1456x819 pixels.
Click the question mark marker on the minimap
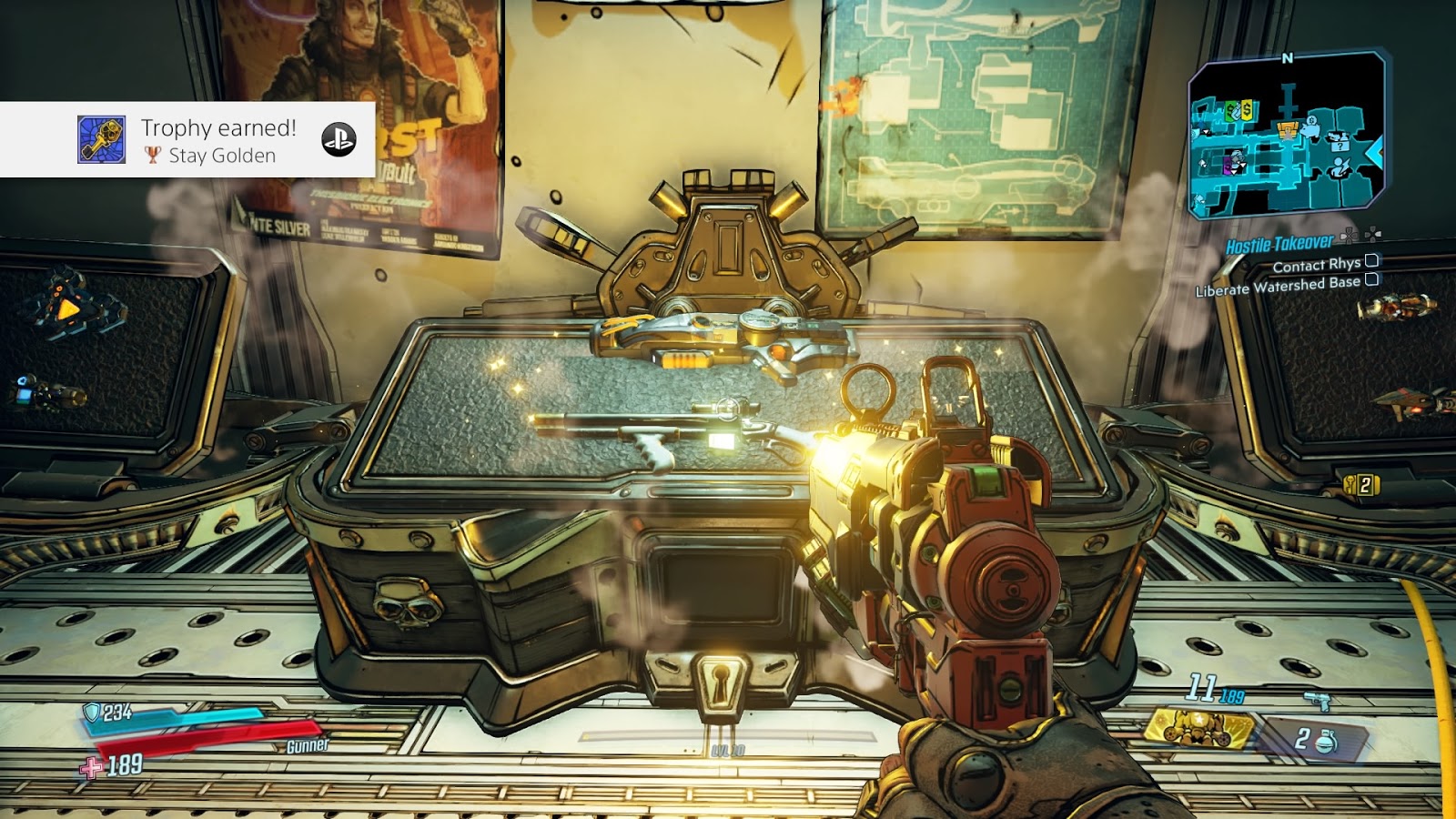coord(1340,147)
